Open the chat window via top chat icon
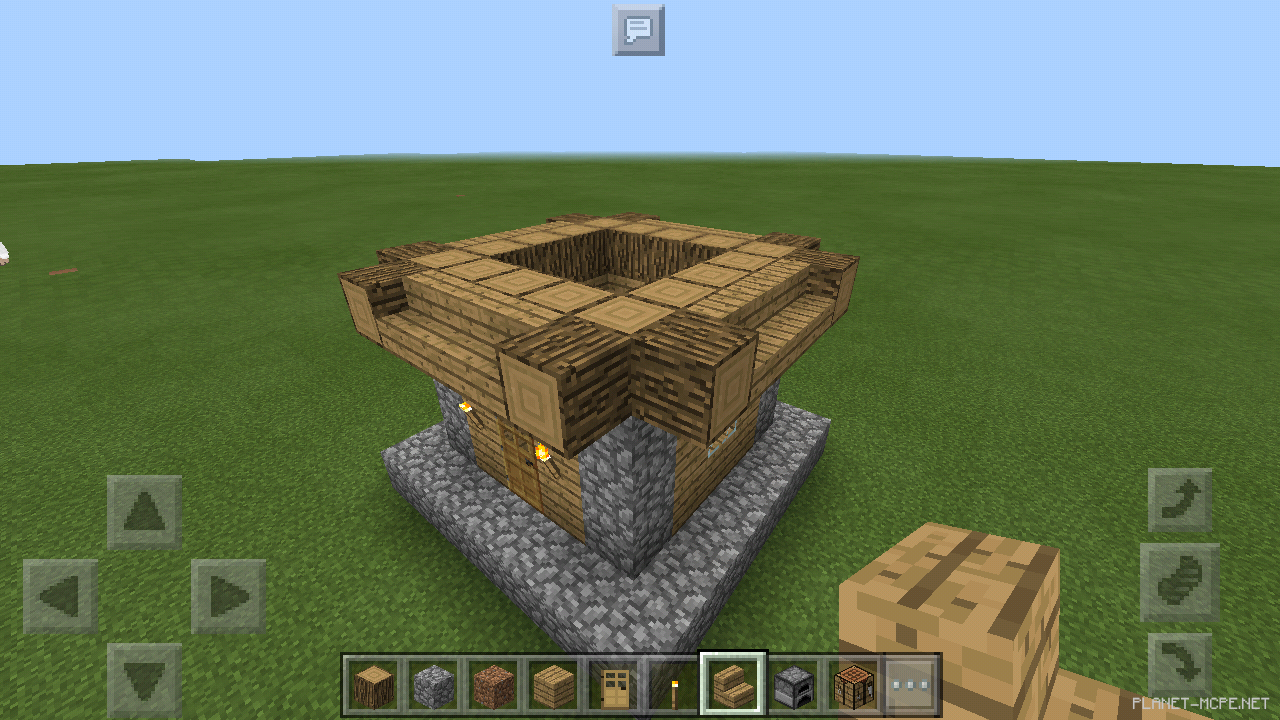 tap(638, 30)
